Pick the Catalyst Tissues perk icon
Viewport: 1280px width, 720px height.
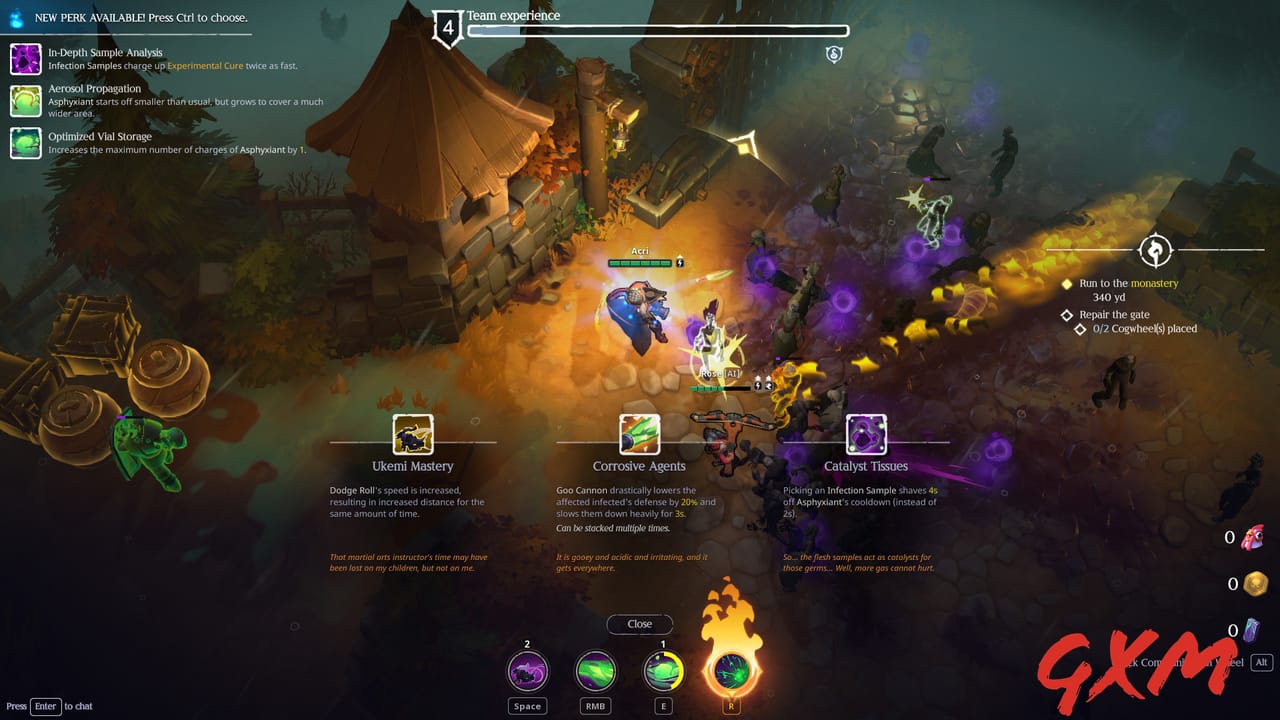(866, 434)
